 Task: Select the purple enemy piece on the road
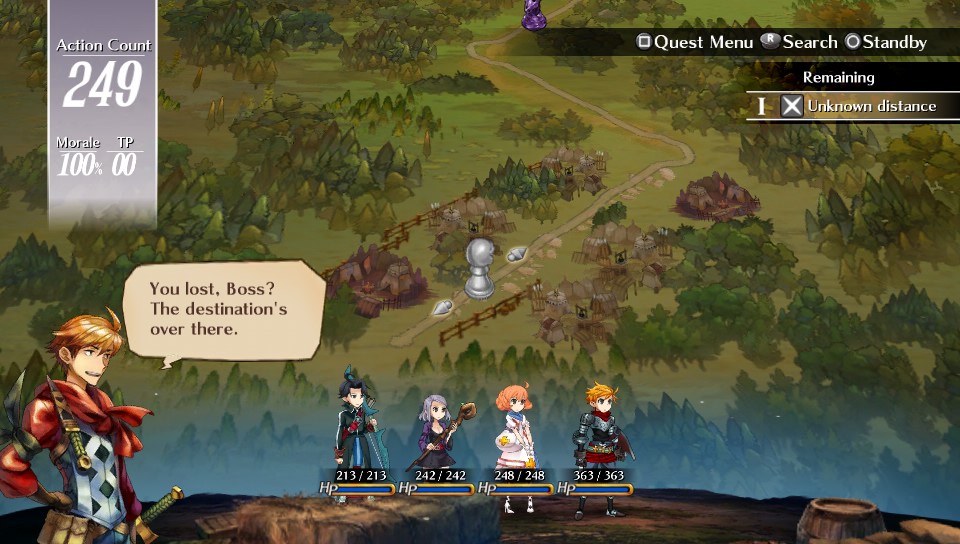(x=535, y=12)
